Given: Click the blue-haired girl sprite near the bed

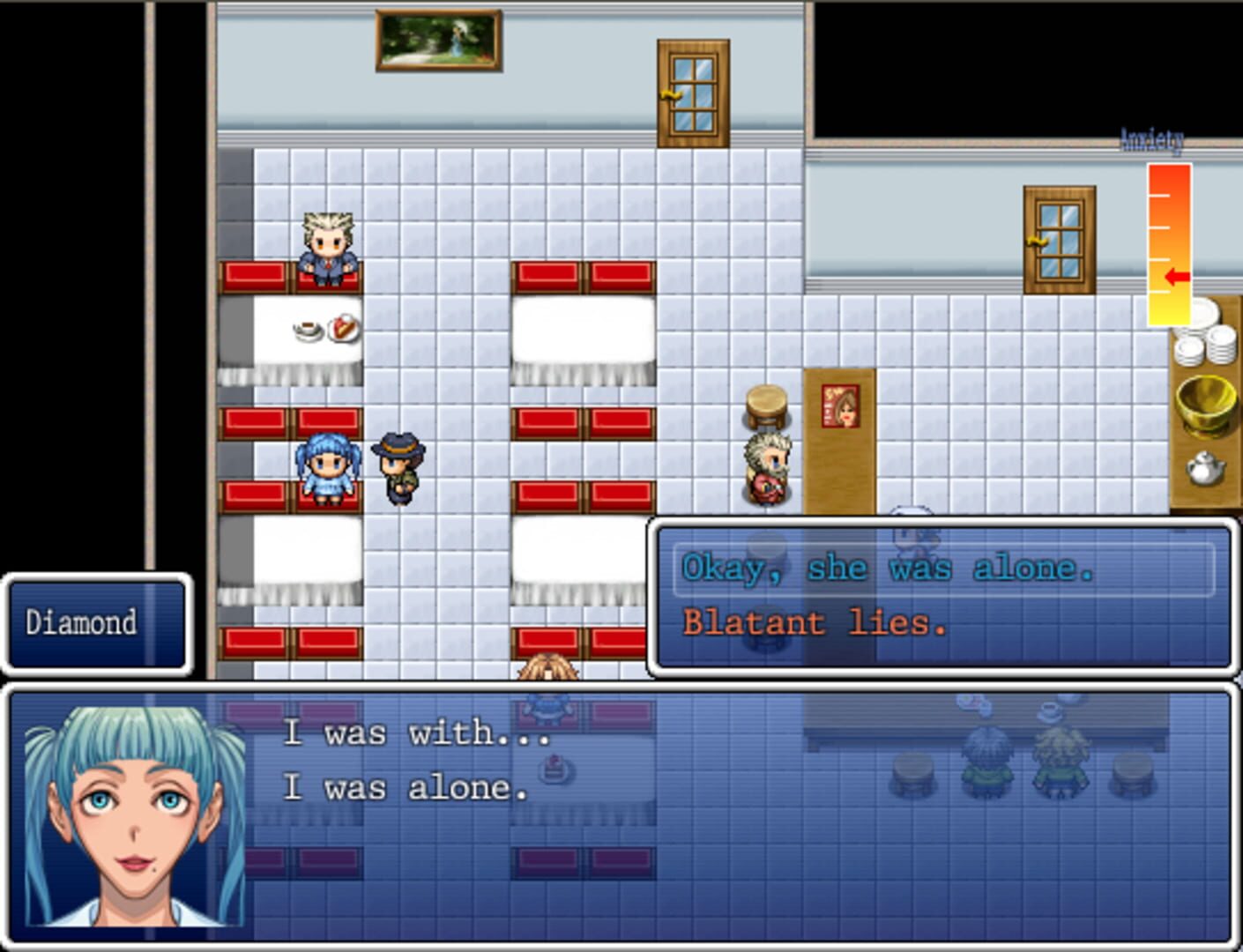Looking at the screenshot, I should 327,467.
